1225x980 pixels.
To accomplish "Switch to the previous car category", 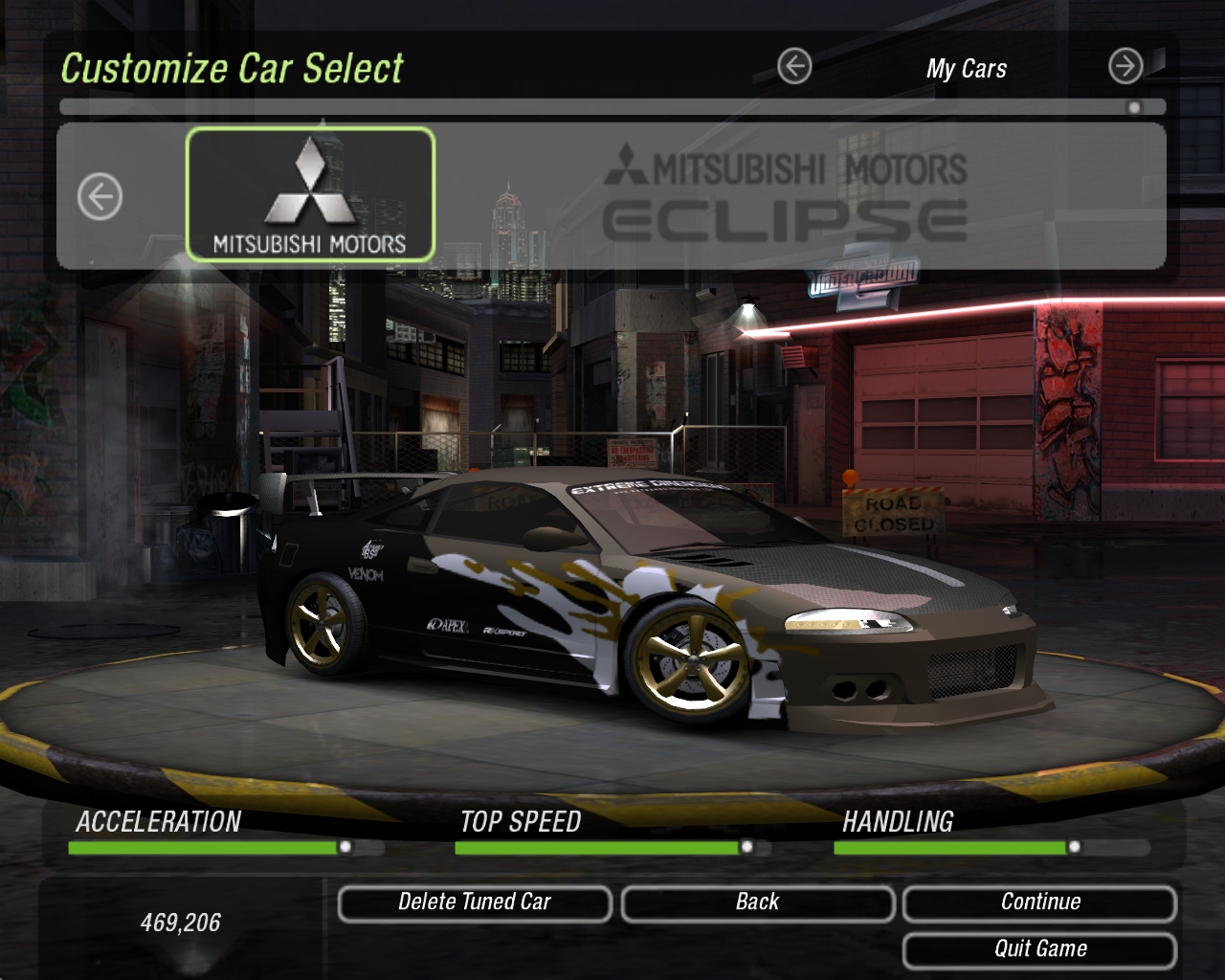I will click(x=794, y=66).
